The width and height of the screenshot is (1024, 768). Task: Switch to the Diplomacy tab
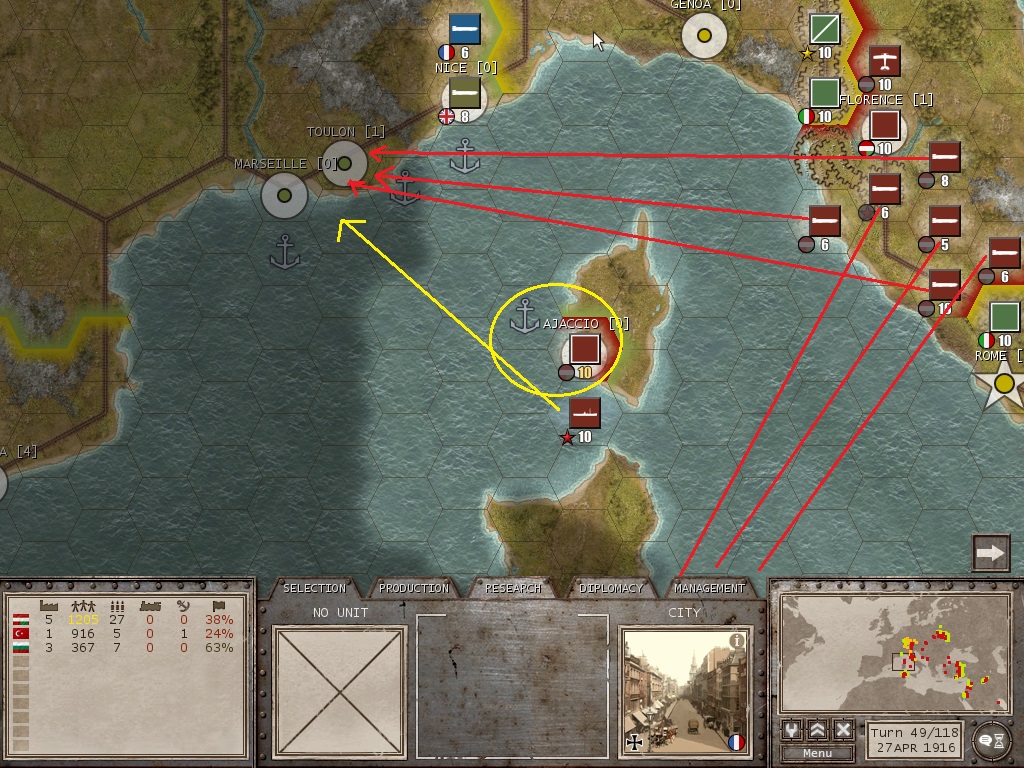[611, 588]
